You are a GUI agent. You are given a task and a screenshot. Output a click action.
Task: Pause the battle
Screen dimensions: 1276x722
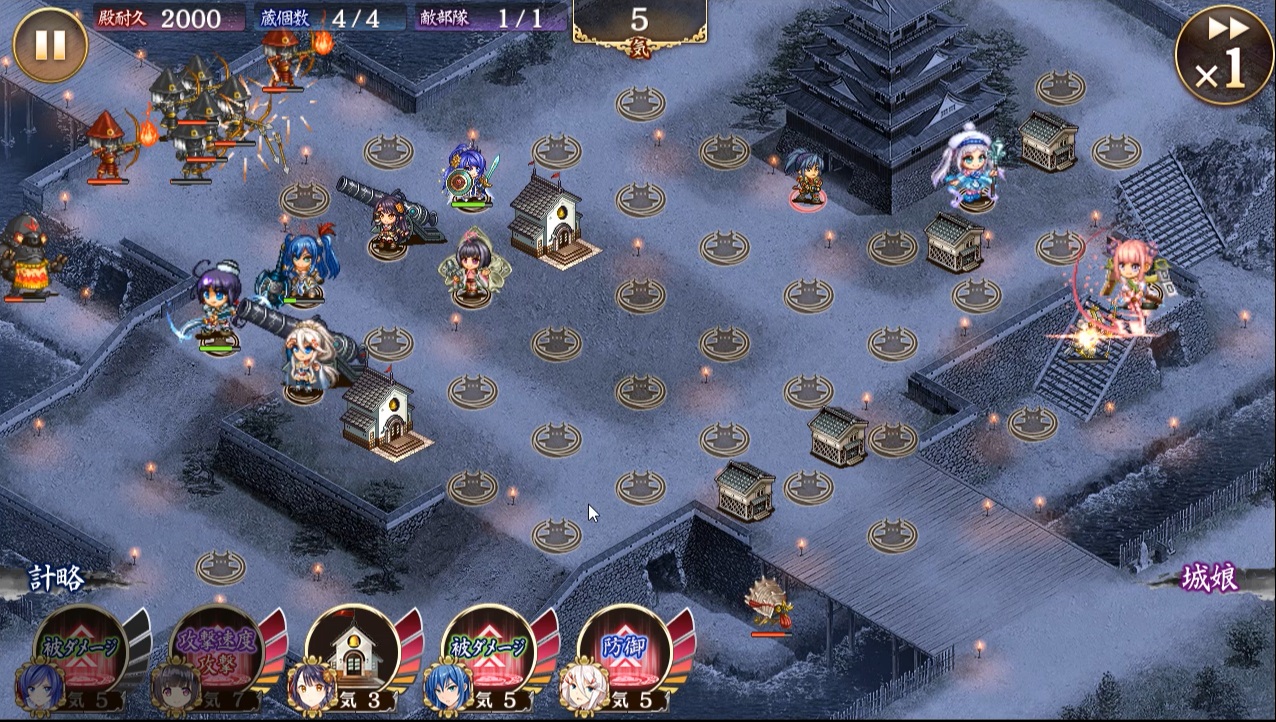click(x=51, y=45)
